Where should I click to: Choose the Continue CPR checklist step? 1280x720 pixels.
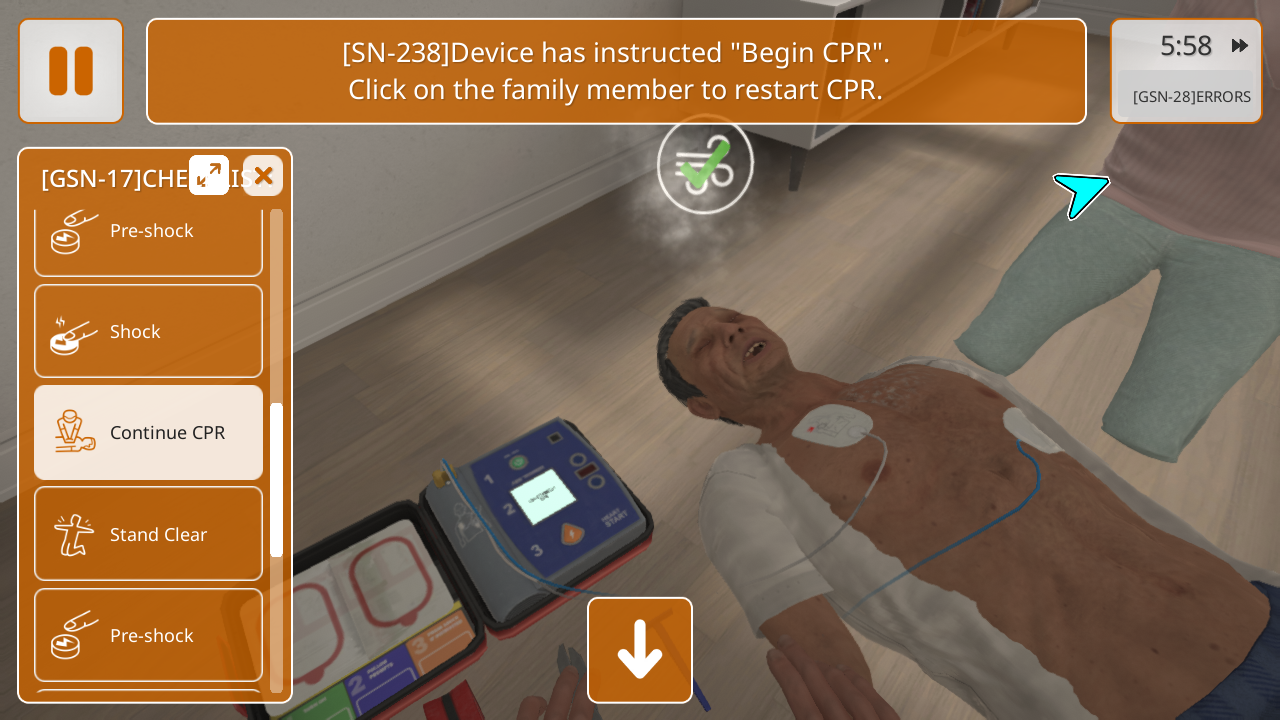pos(149,433)
